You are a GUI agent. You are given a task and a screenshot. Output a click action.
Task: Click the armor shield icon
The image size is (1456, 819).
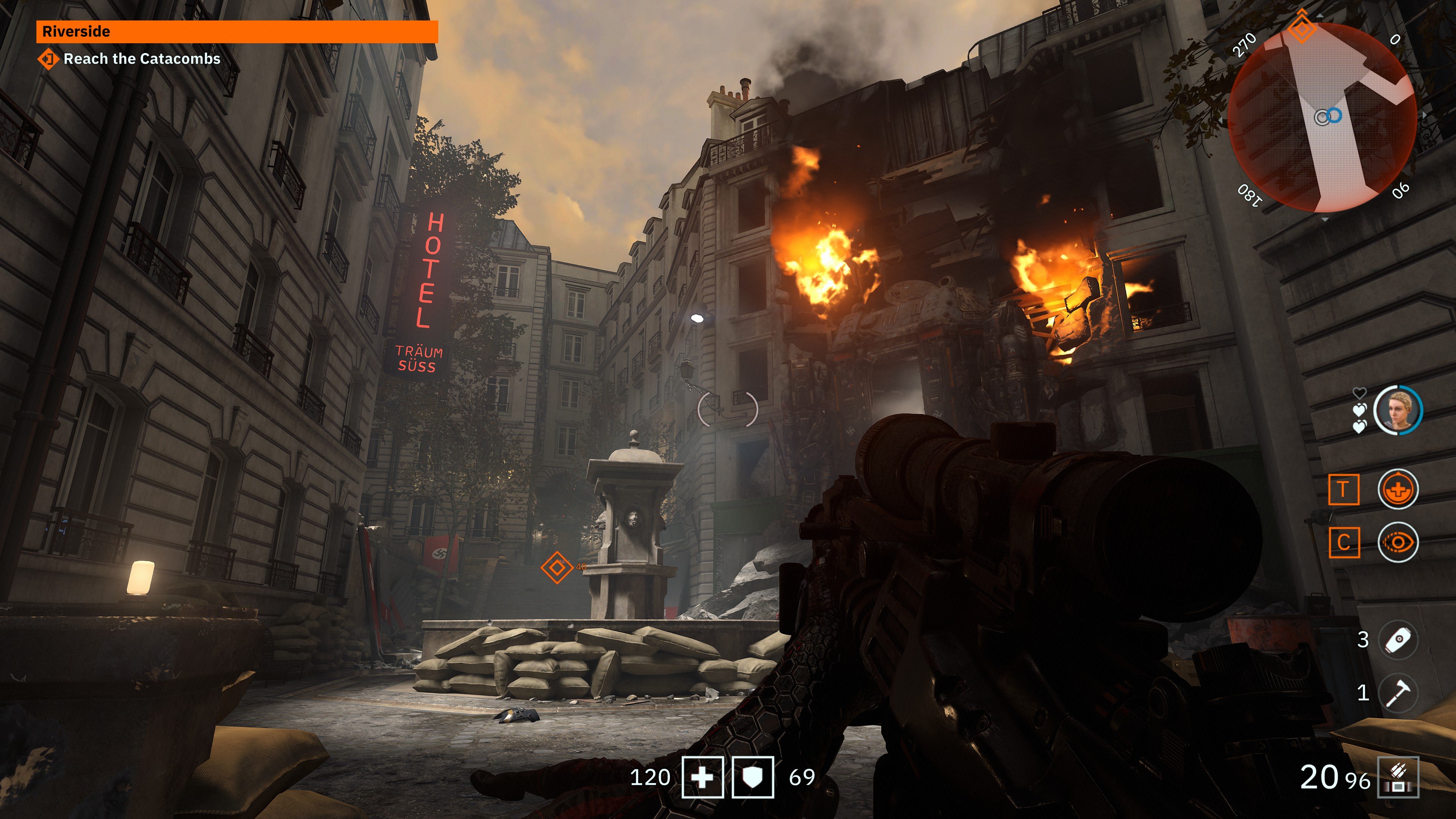752,777
